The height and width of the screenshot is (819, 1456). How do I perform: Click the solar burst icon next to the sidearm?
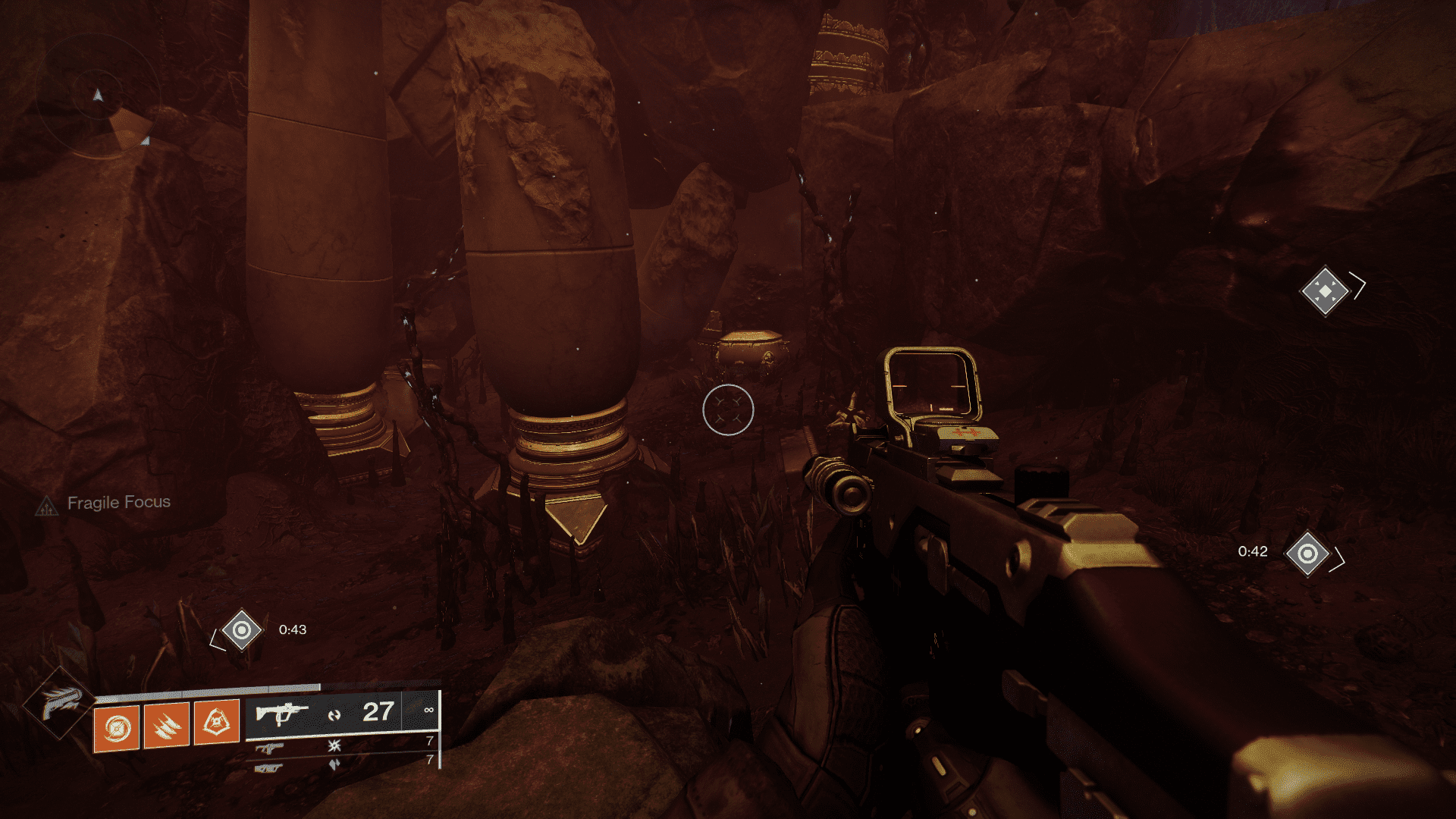(335, 745)
